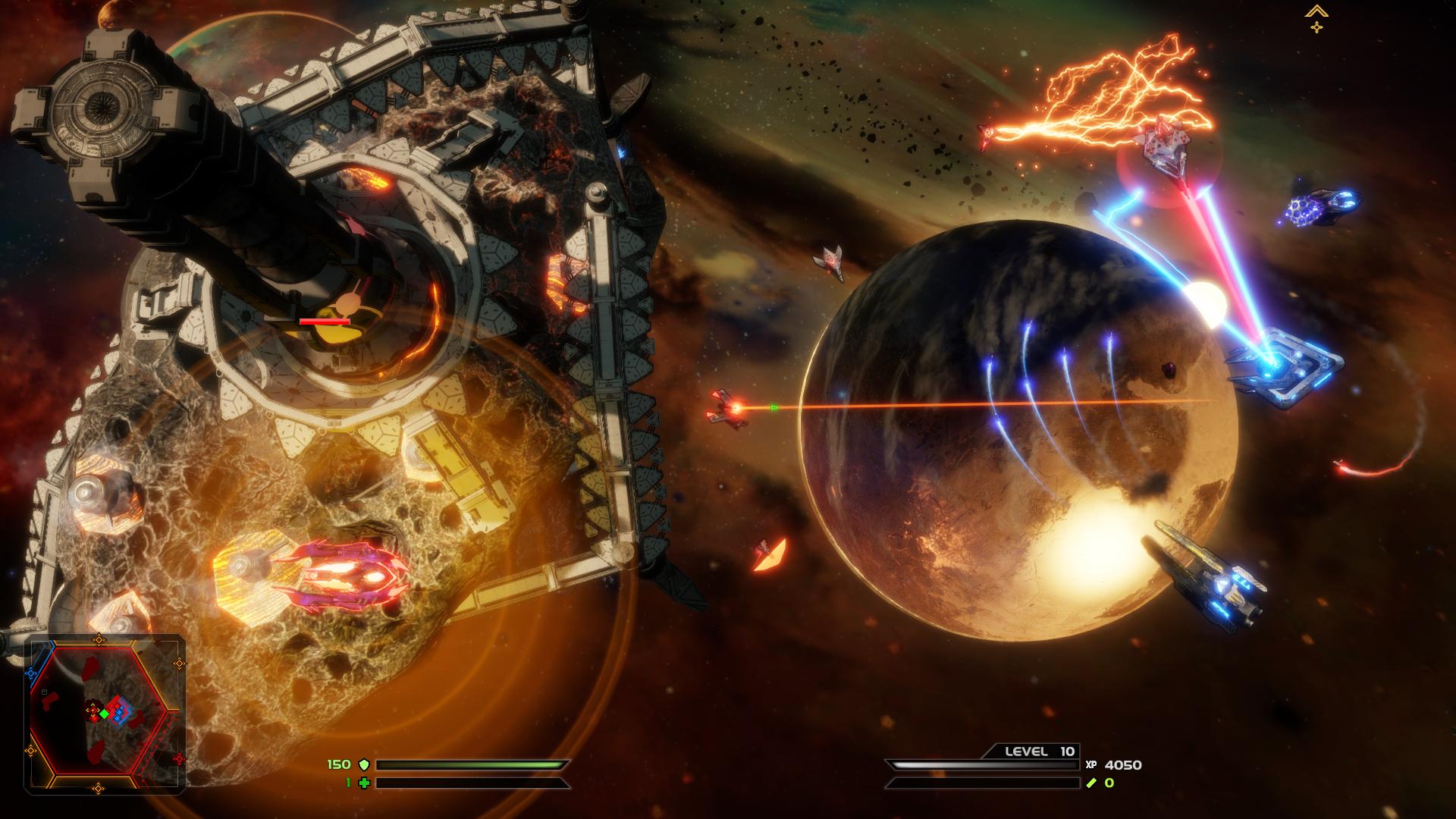Click the green player marker on the minimap
This screenshot has height=819, width=1456.
(105, 714)
